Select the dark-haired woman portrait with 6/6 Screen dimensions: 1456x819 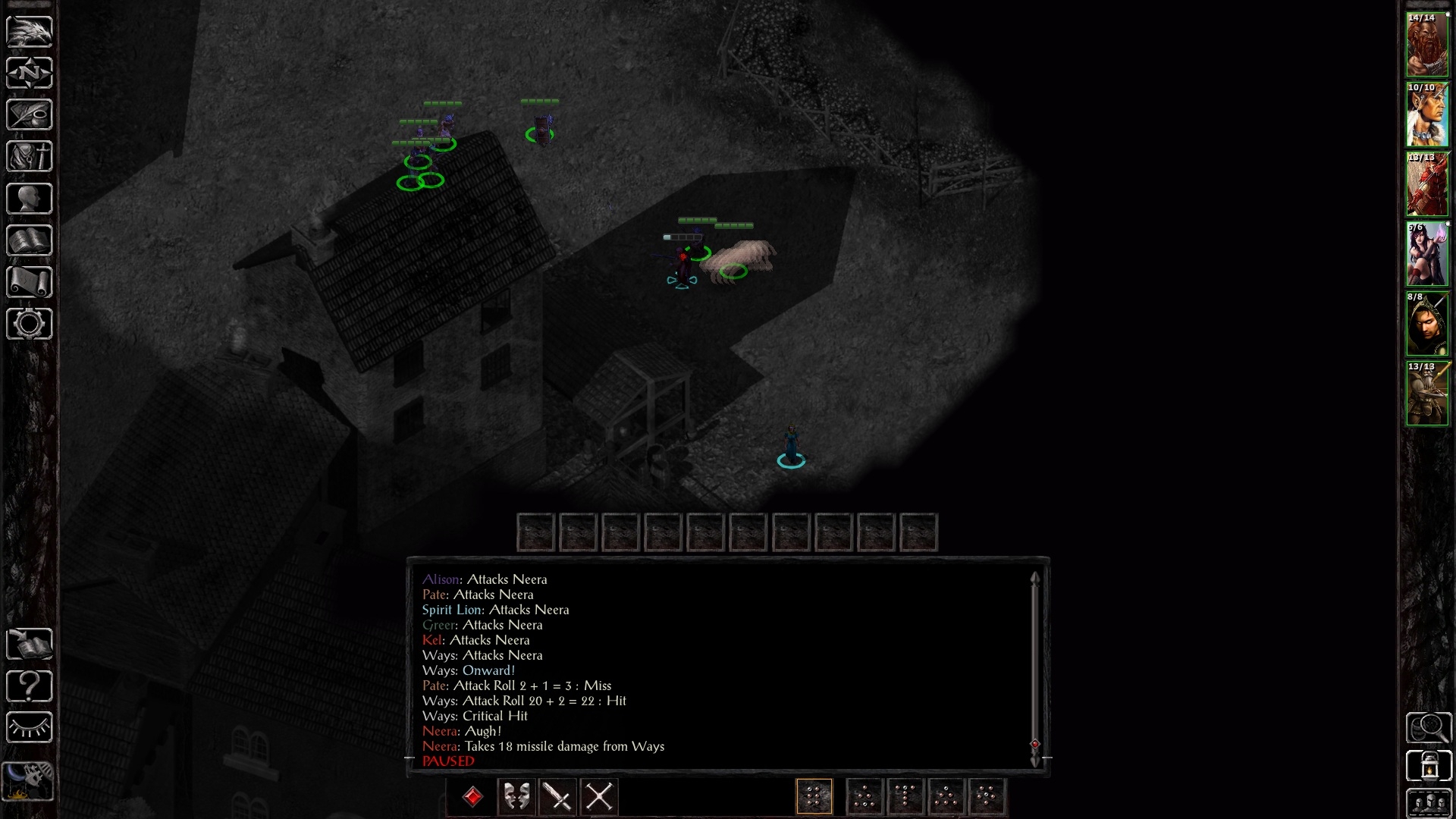pos(1427,255)
